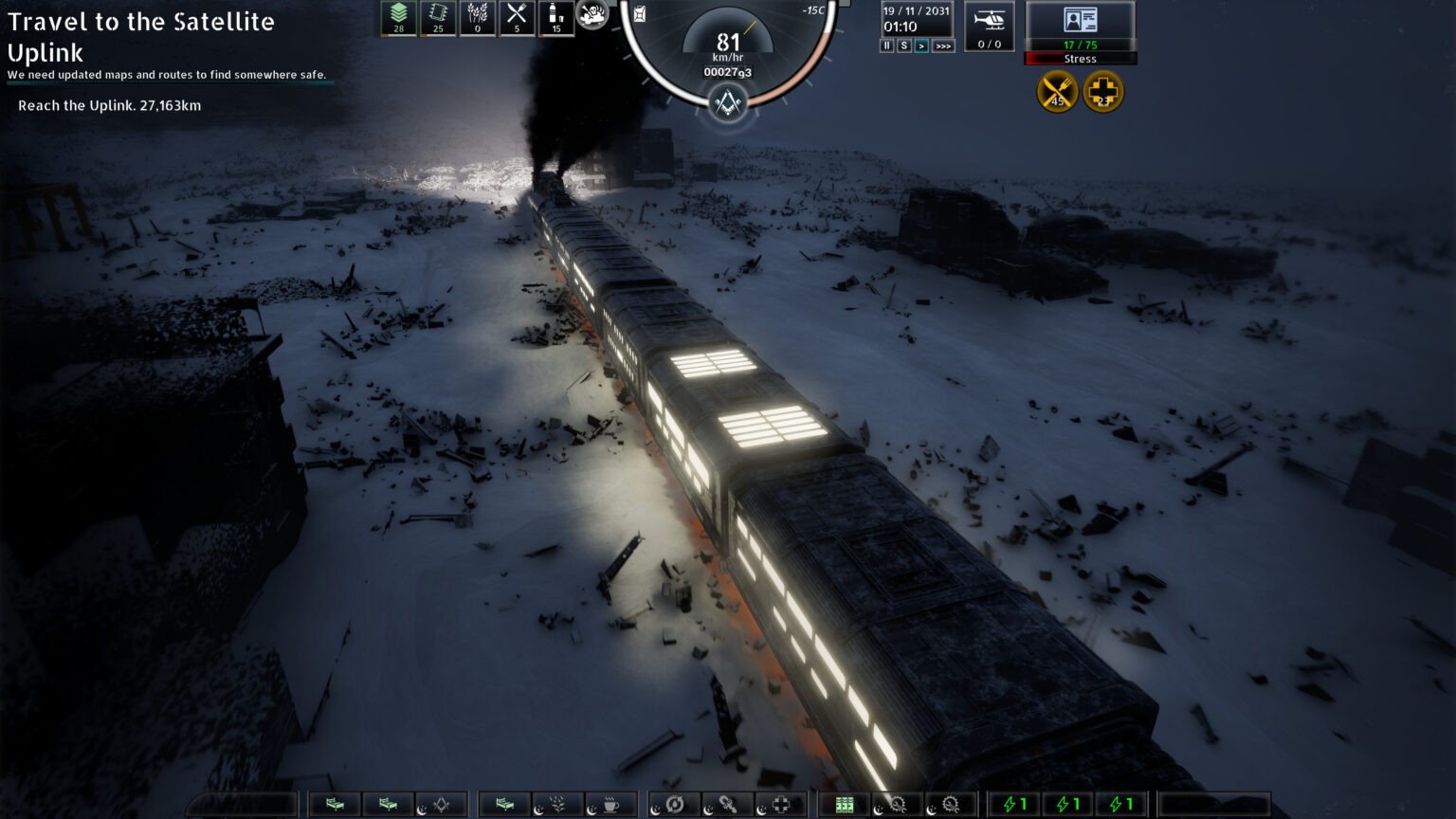Click the food shortage warning badge showing 45
This screenshot has height=819, width=1456.
[1056, 91]
